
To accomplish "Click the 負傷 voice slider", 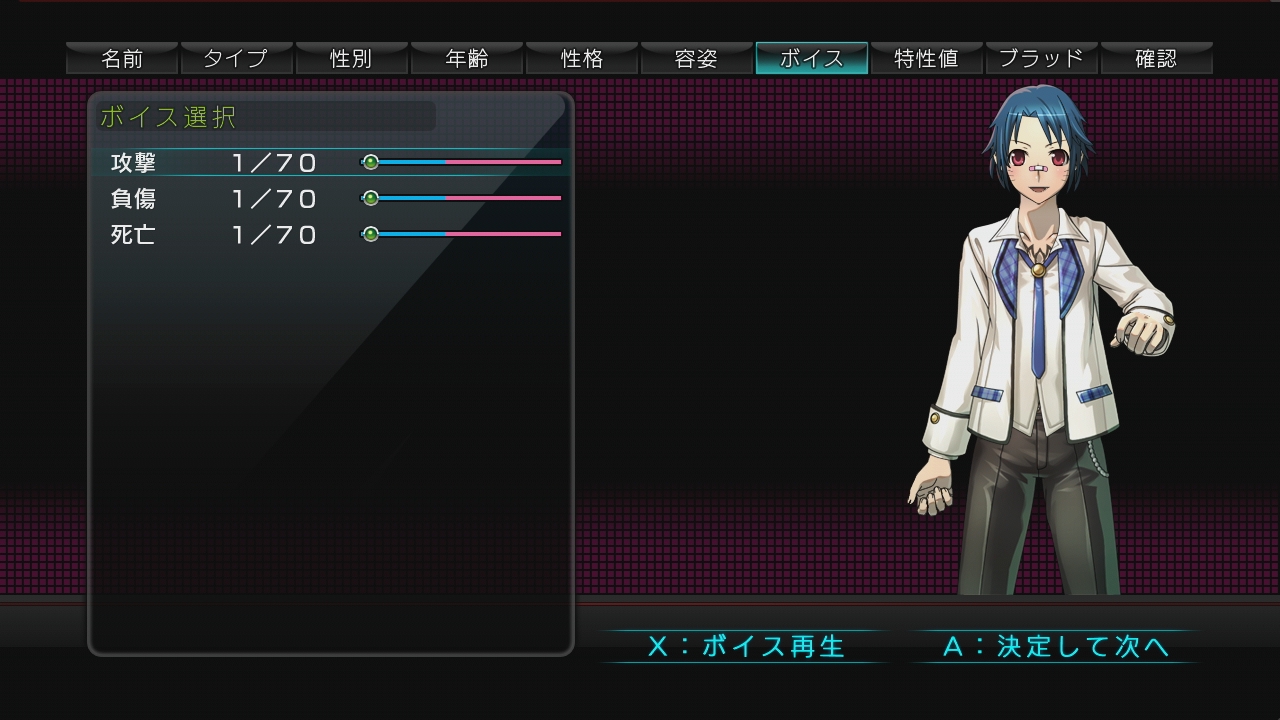I will point(462,198).
